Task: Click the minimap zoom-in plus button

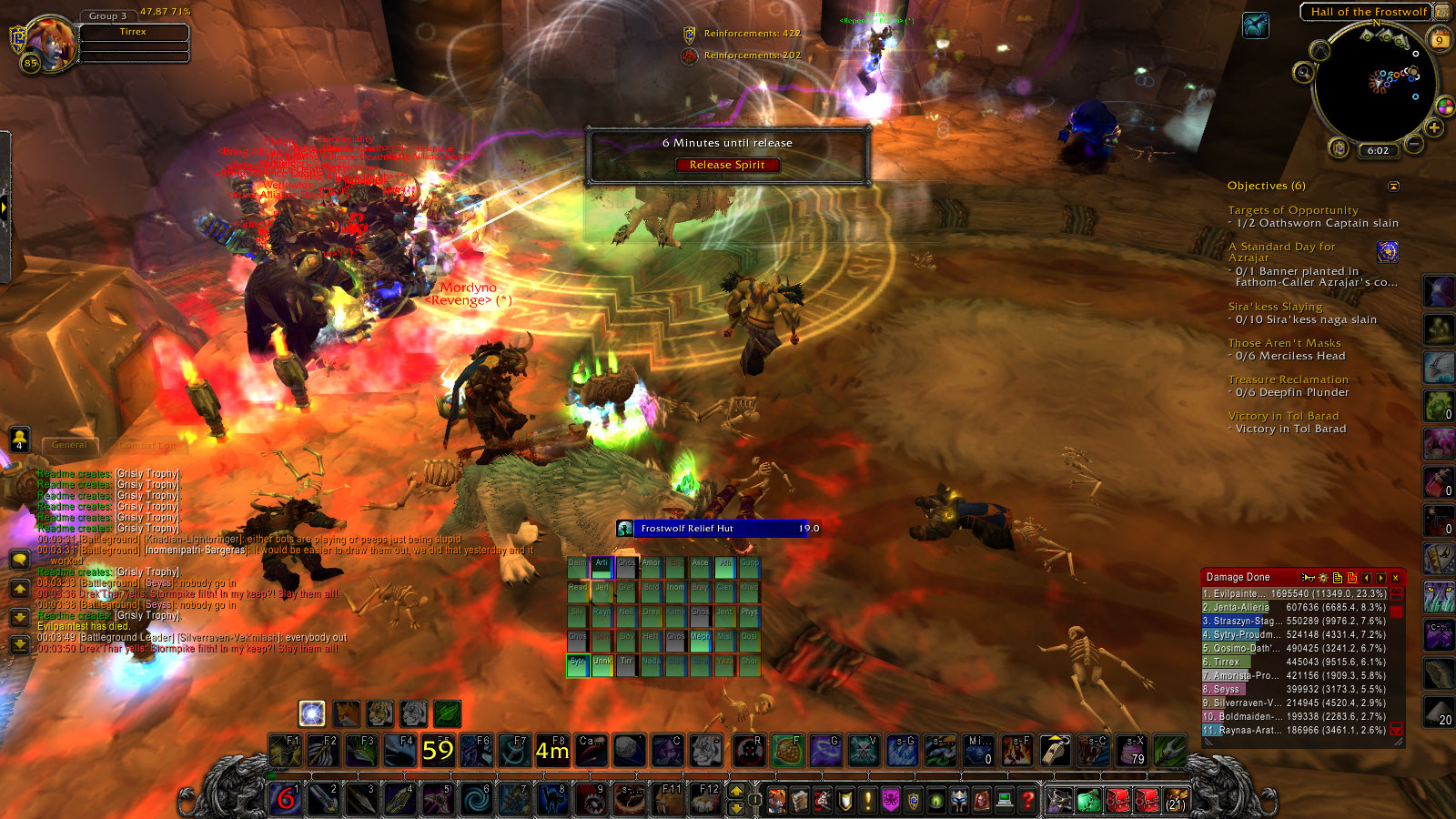Action: click(1434, 128)
